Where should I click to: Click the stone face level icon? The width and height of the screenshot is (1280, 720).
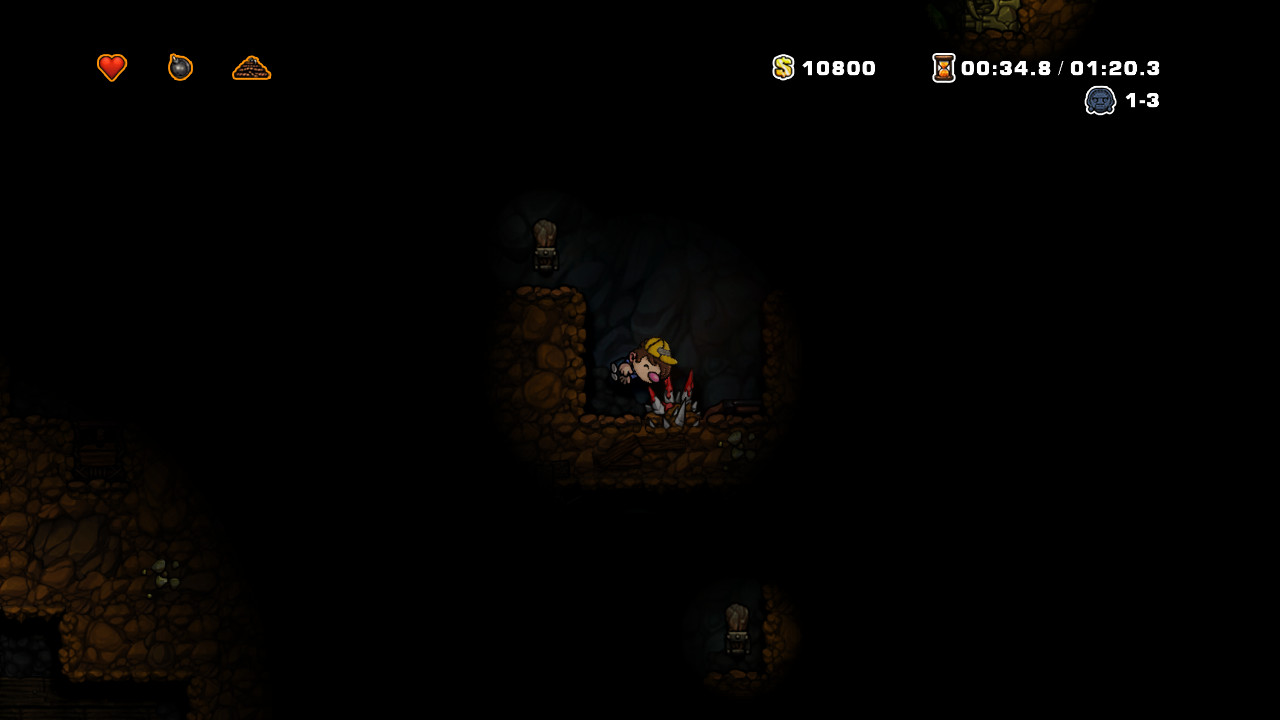point(1100,100)
